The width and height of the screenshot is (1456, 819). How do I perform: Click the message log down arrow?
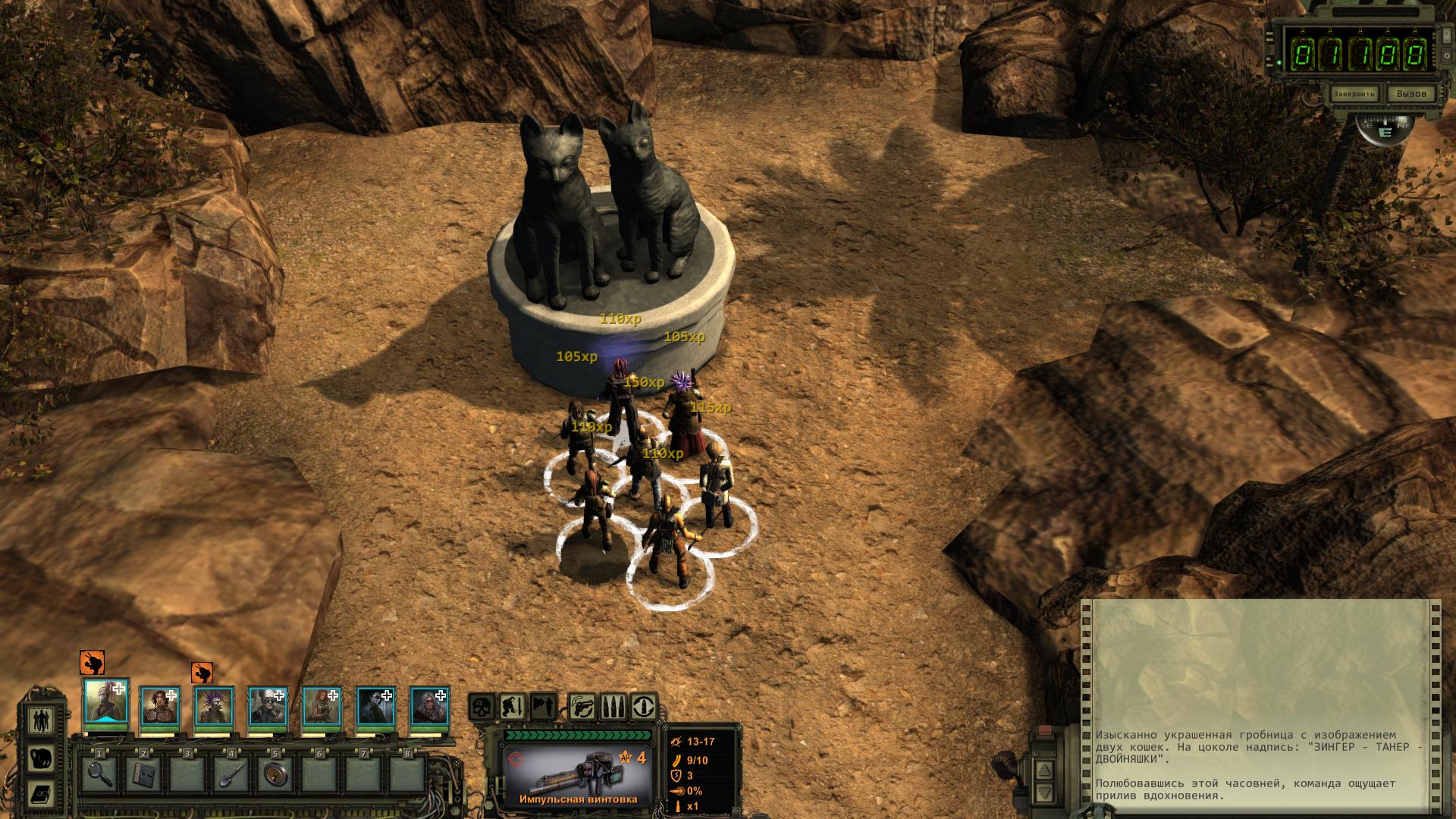[1045, 794]
